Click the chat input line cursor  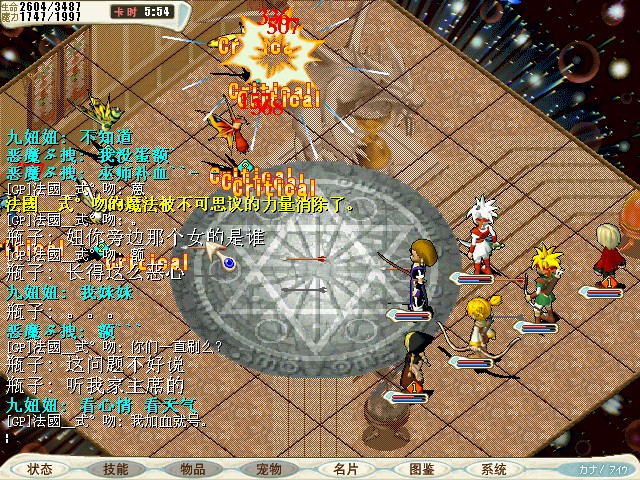coord(8,437)
